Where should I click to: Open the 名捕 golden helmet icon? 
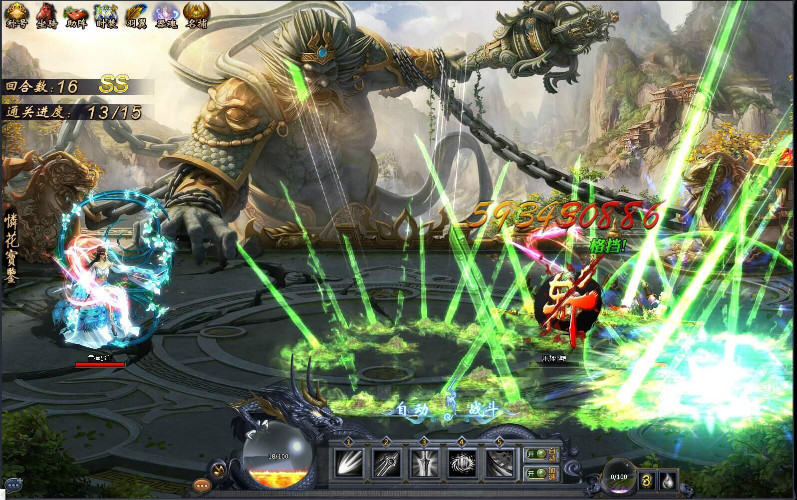click(196, 14)
